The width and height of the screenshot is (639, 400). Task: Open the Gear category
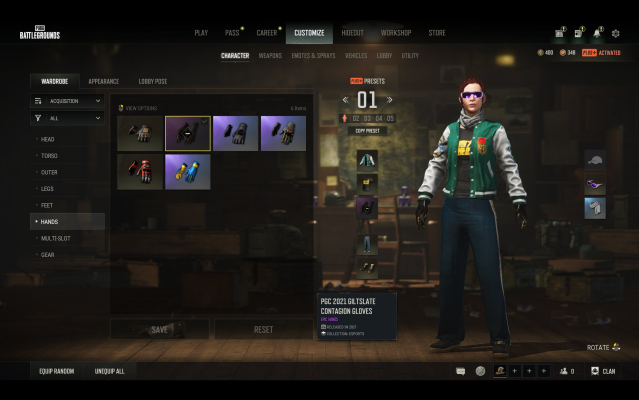47,254
